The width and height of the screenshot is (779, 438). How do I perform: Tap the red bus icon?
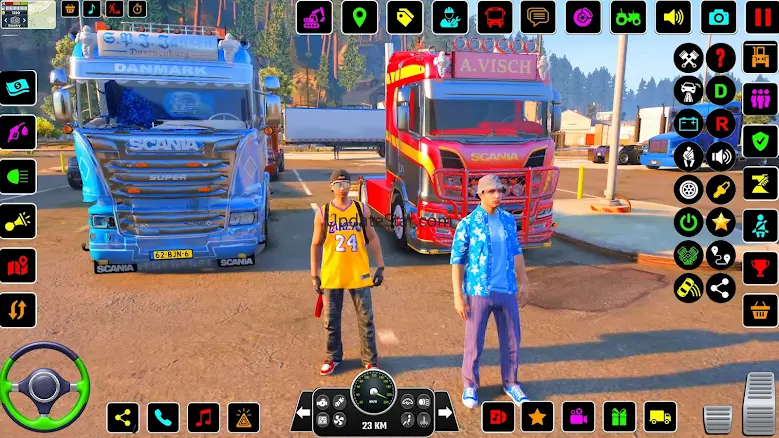(x=494, y=17)
